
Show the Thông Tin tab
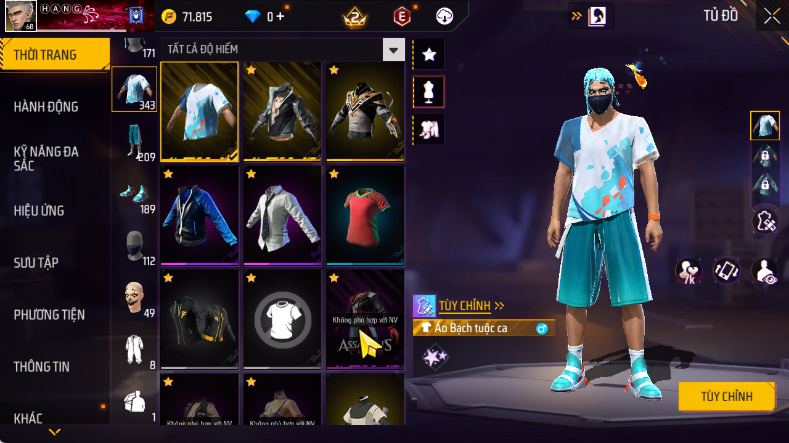coord(42,366)
